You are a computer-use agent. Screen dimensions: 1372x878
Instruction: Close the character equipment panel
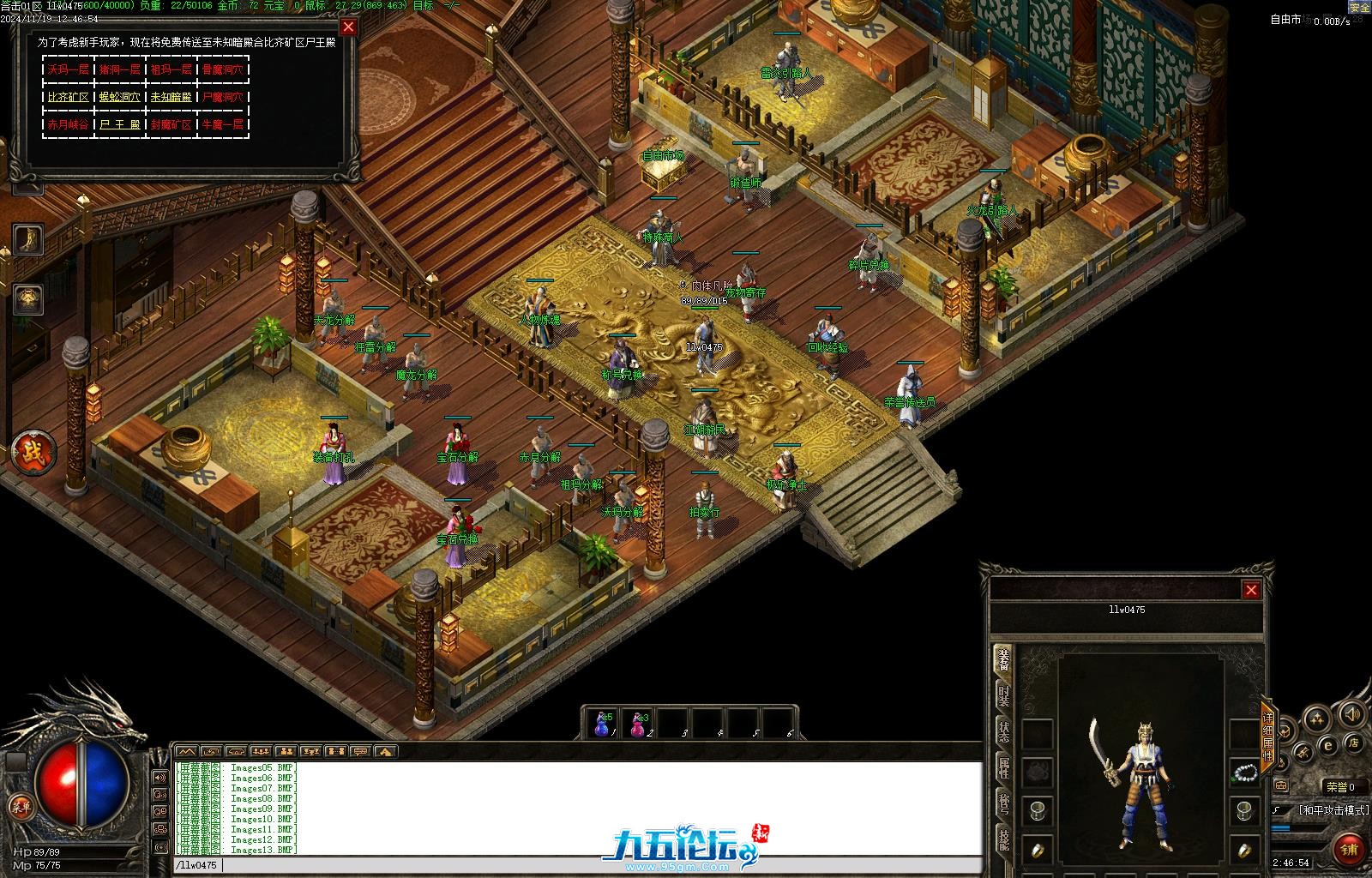click(1251, 590)
